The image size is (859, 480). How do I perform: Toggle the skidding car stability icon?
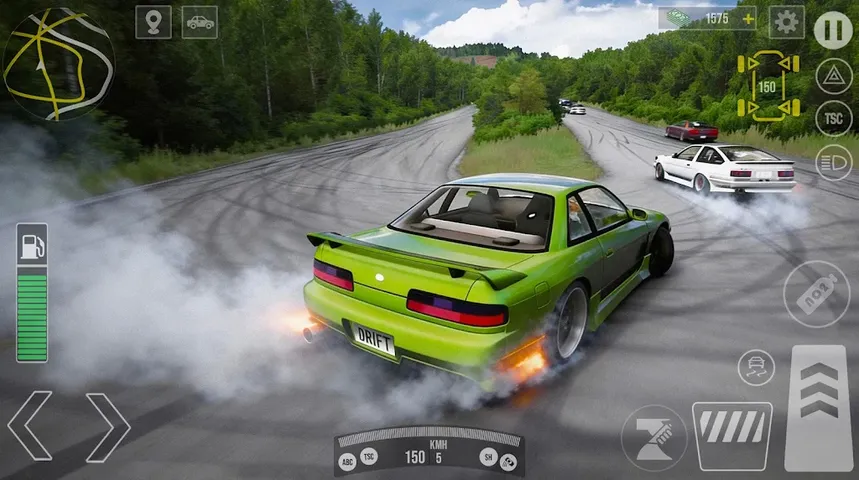tap(756, 367)
